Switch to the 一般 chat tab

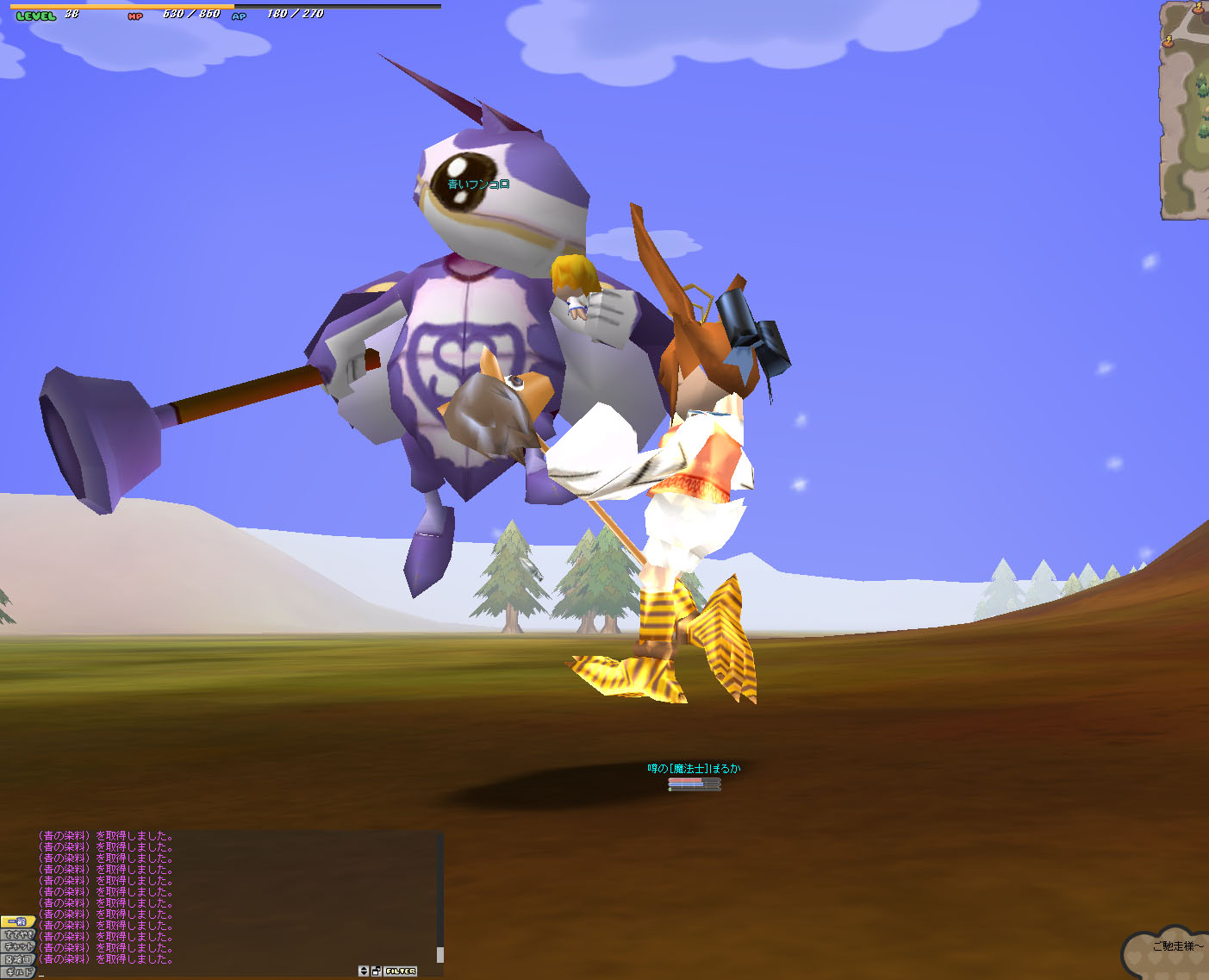17,921
